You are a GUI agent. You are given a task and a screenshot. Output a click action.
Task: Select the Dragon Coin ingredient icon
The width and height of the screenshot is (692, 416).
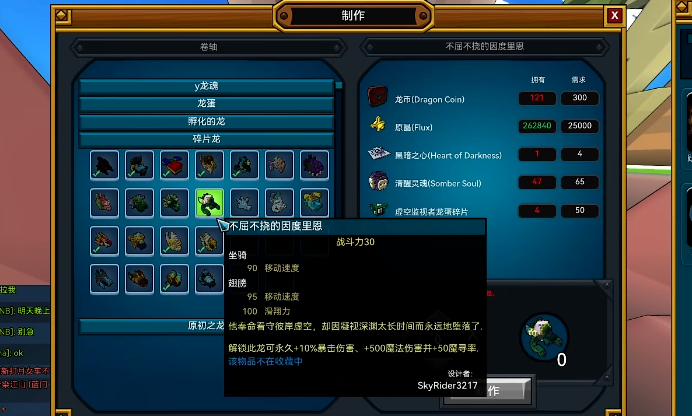coord(378,97)
